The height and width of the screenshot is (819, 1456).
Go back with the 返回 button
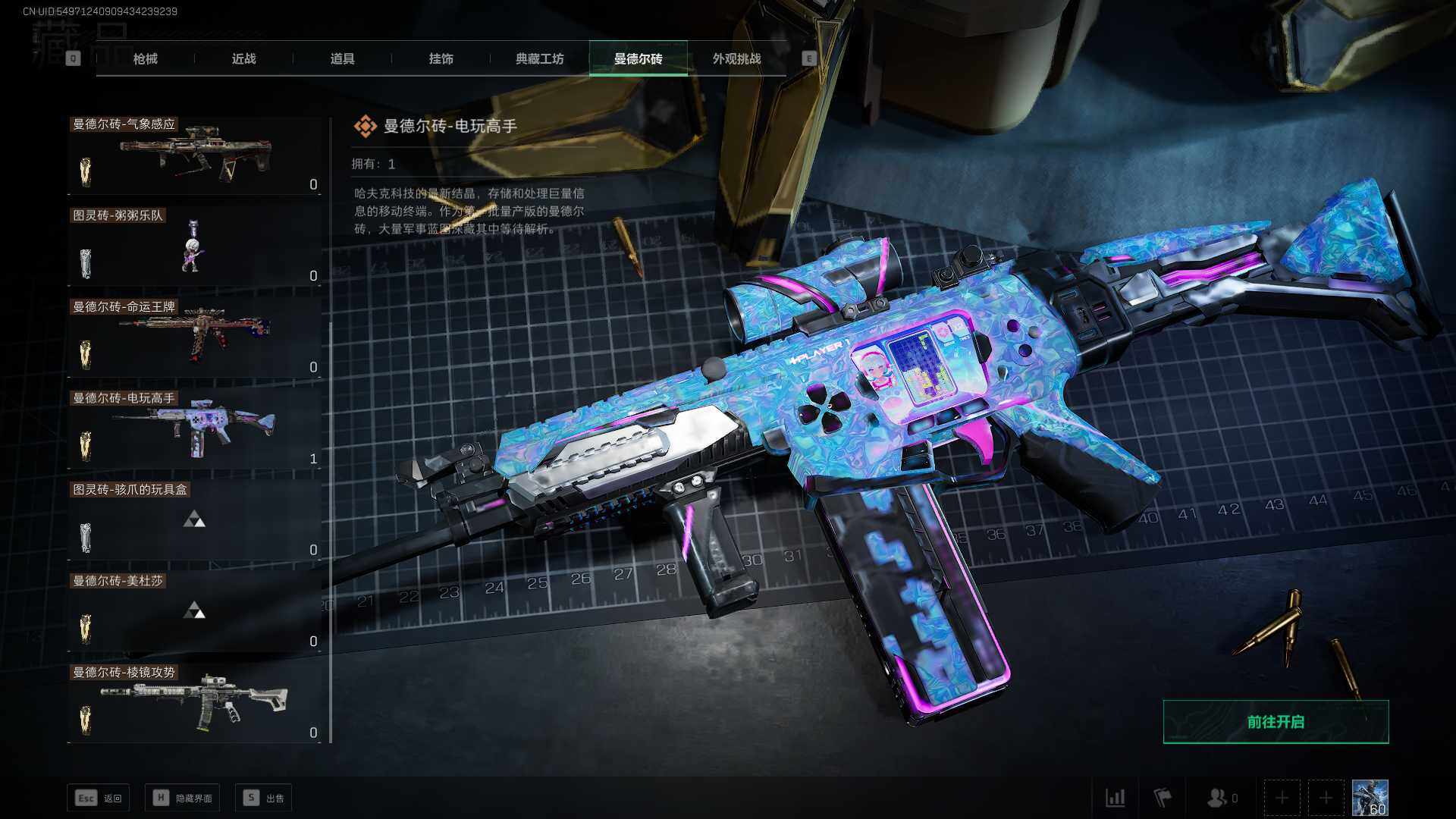point(99,798)
